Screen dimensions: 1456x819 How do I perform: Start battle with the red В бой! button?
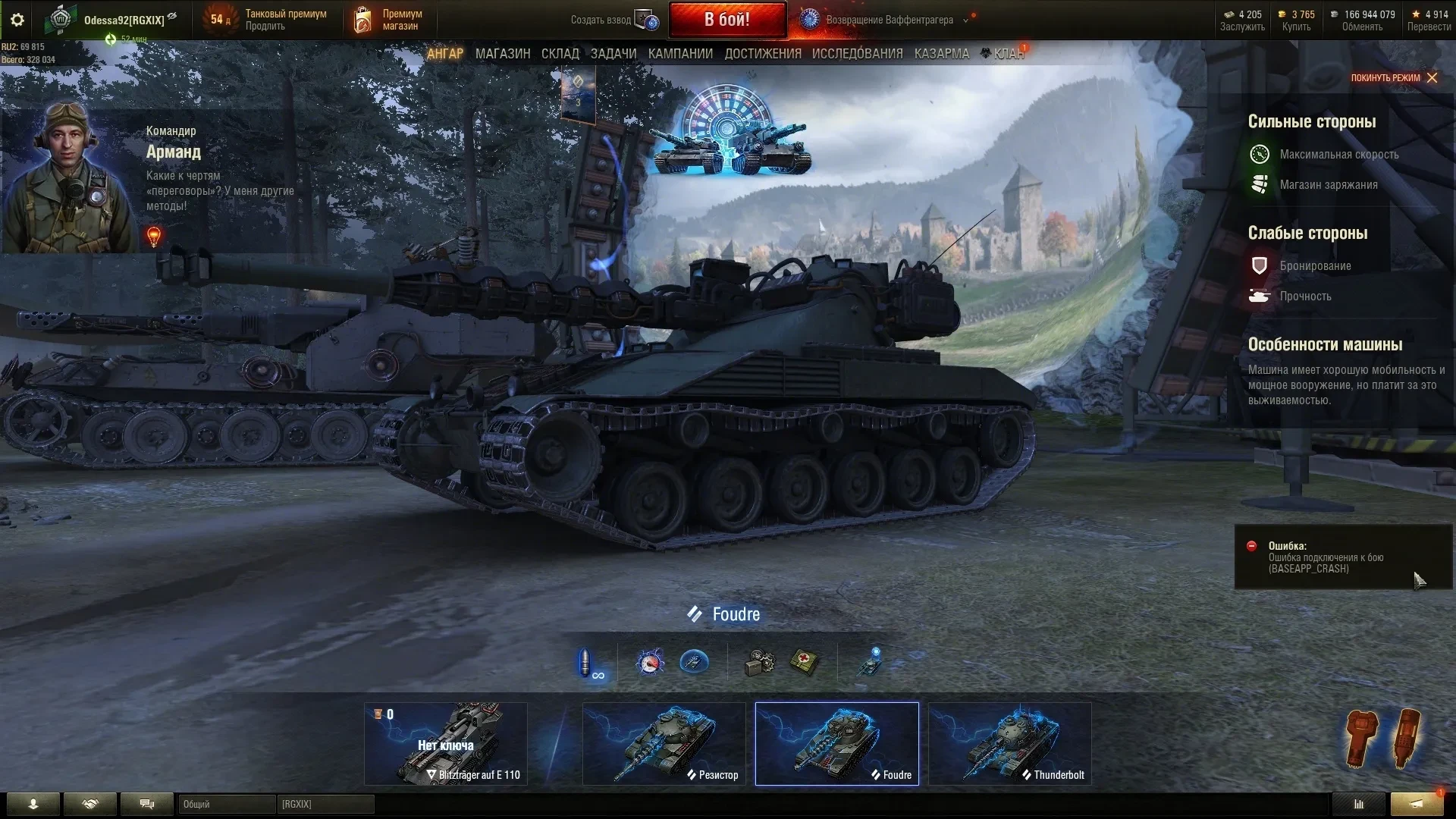pyautogui.click(x=726, y=20)
